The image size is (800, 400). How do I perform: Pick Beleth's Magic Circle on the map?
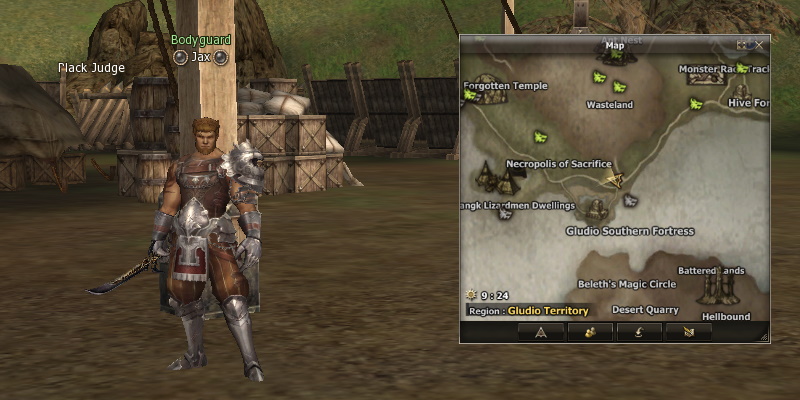click(628, 284)
